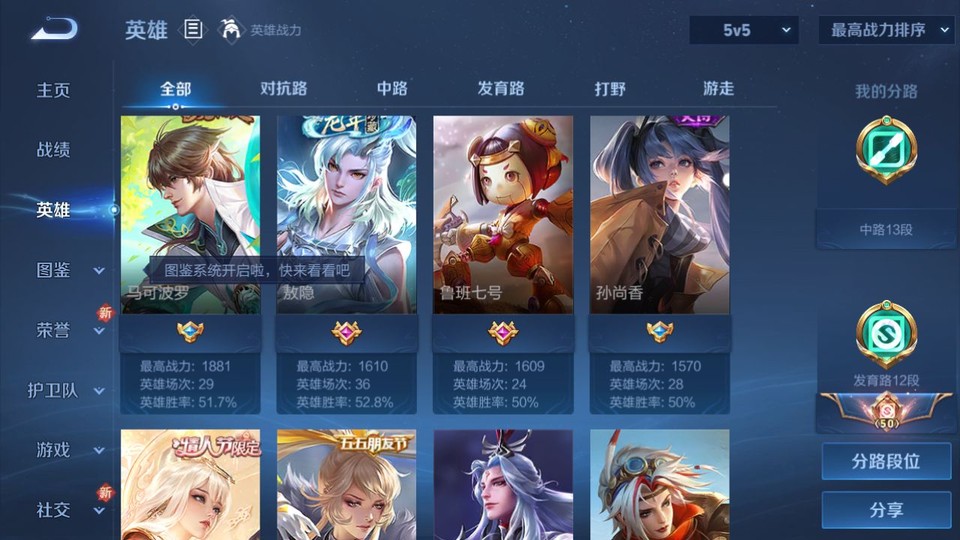The image size is (960, 540).
Task: Switch to the 游走 tab
Action: click(x=718, y=88)
